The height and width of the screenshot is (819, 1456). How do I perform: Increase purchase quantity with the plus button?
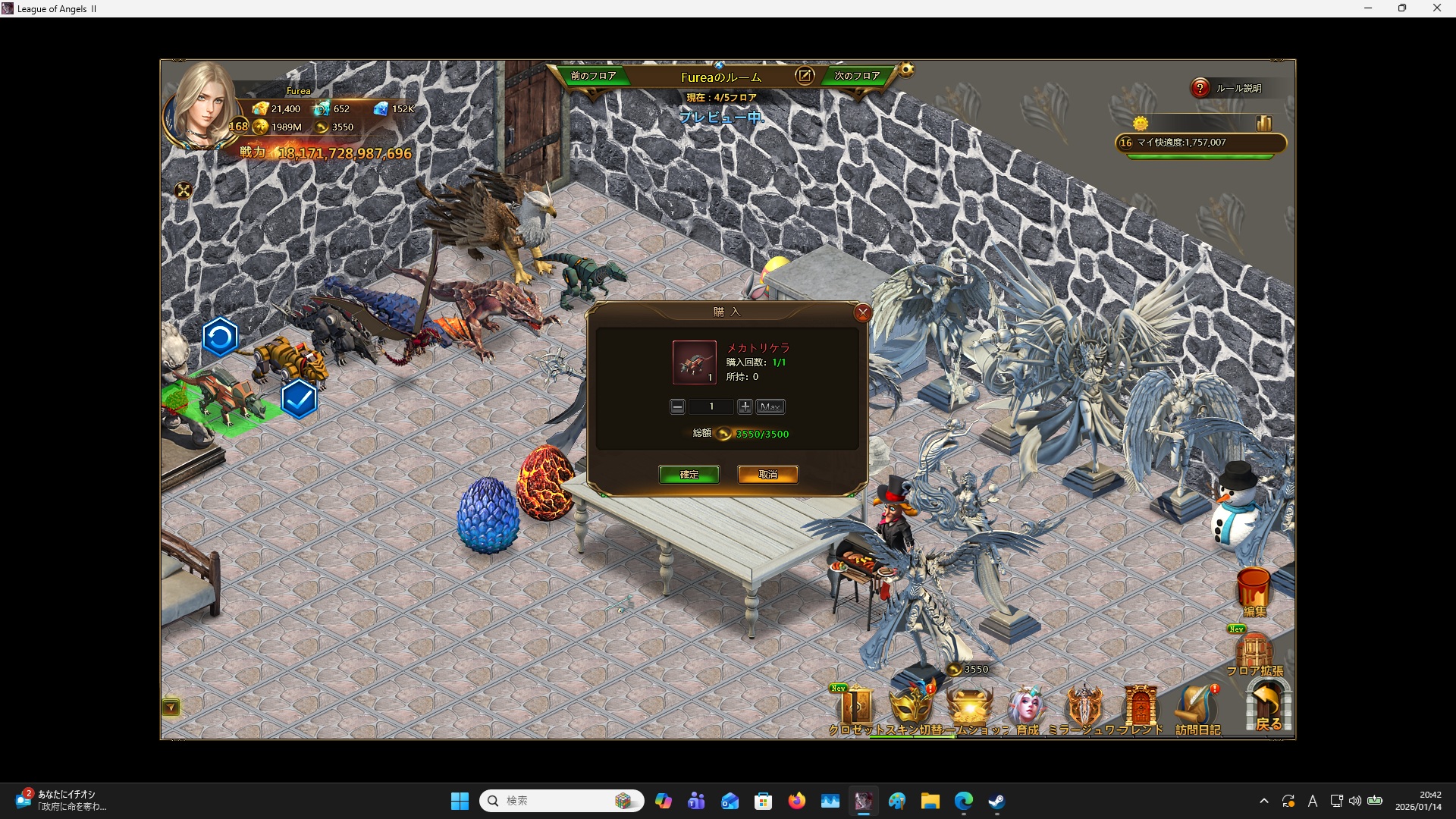pyautogui.click(x=745, y=407)
